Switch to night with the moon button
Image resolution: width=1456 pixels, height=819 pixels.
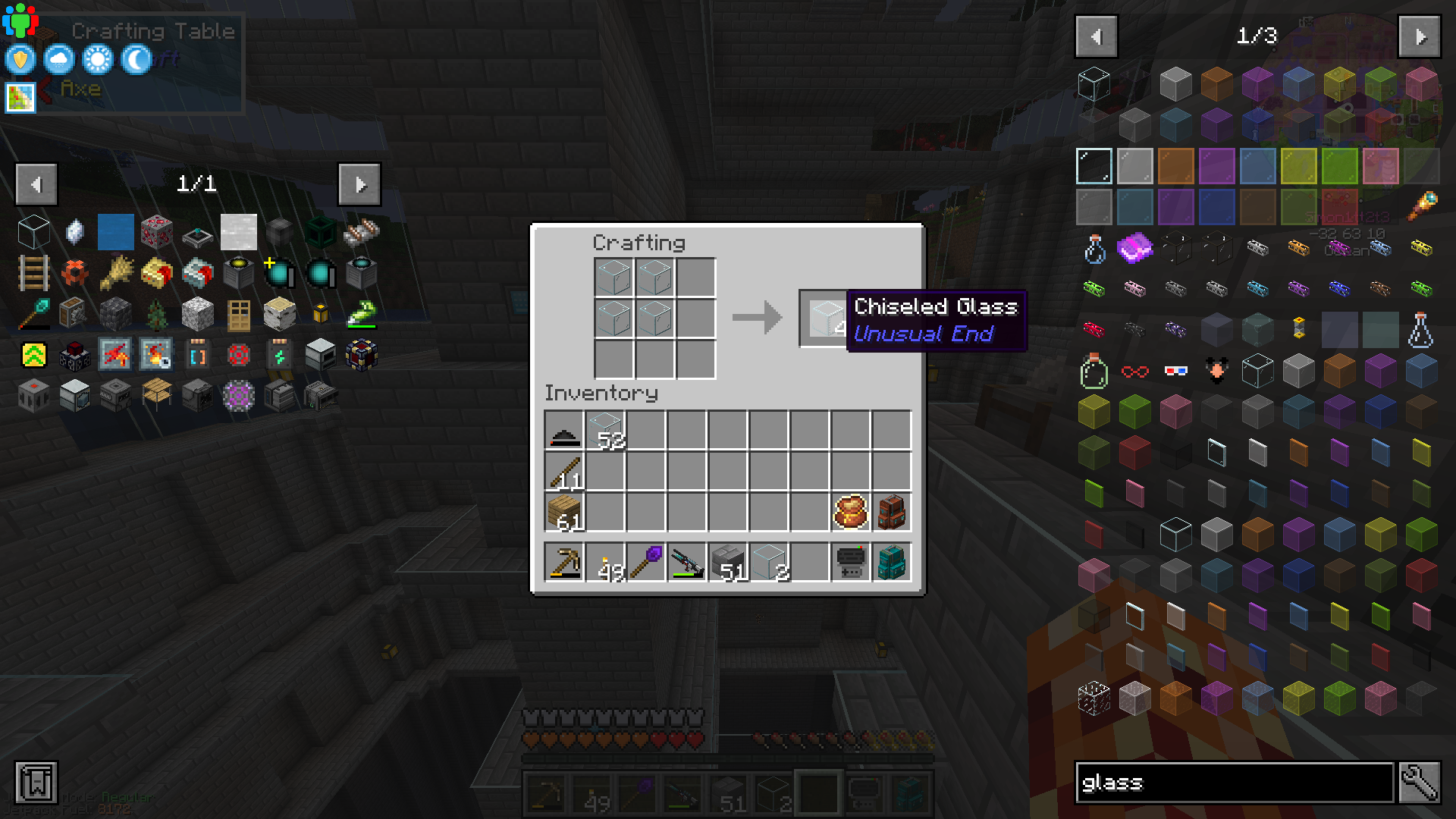click(135, 59)
